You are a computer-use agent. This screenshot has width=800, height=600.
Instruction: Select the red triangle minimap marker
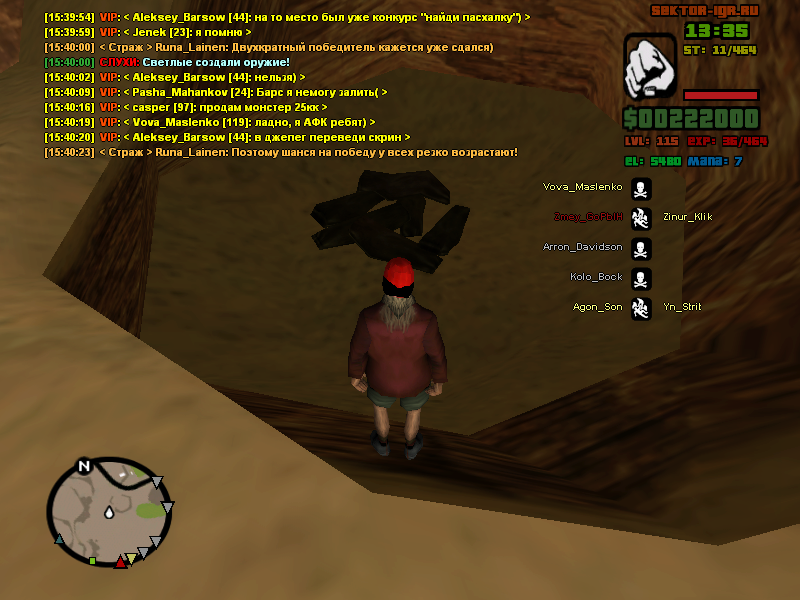pyautogui.click(x=121, y=562)
